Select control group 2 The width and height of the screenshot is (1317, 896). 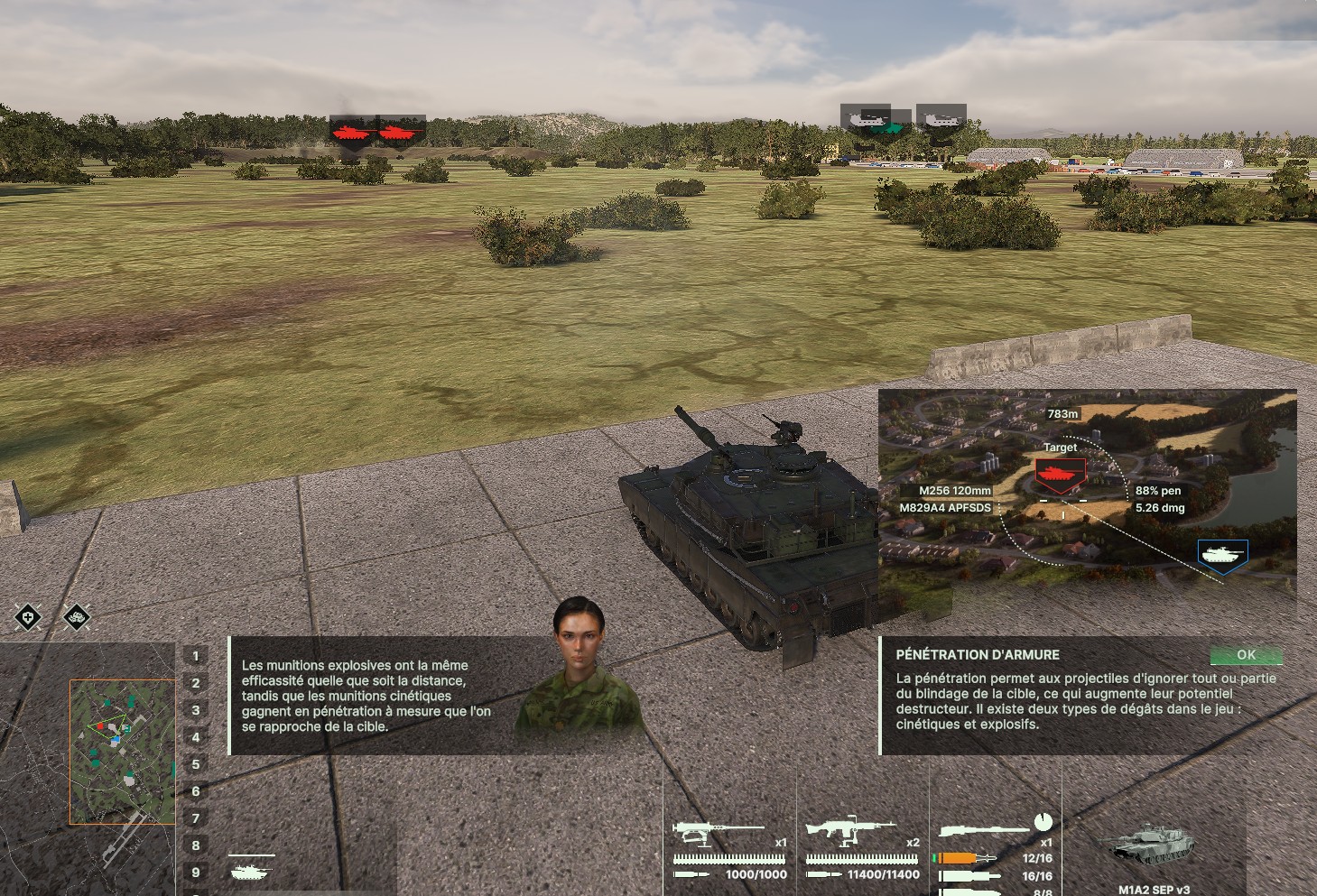[196, 683]
